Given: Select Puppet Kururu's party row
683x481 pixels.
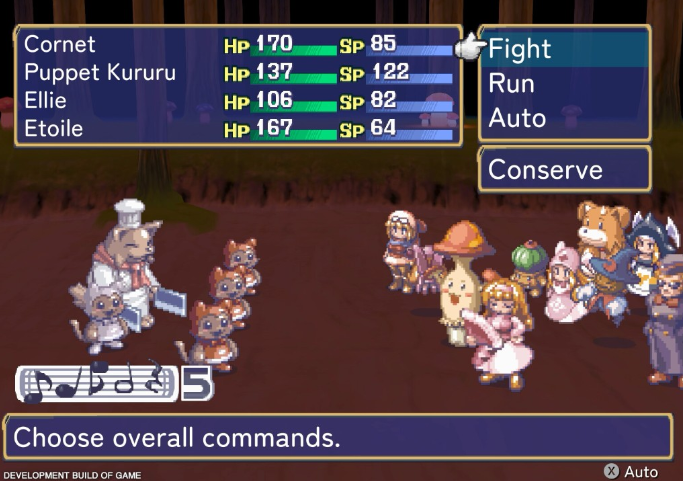Looking at the screenshot, I should click(x=99, y=73).
